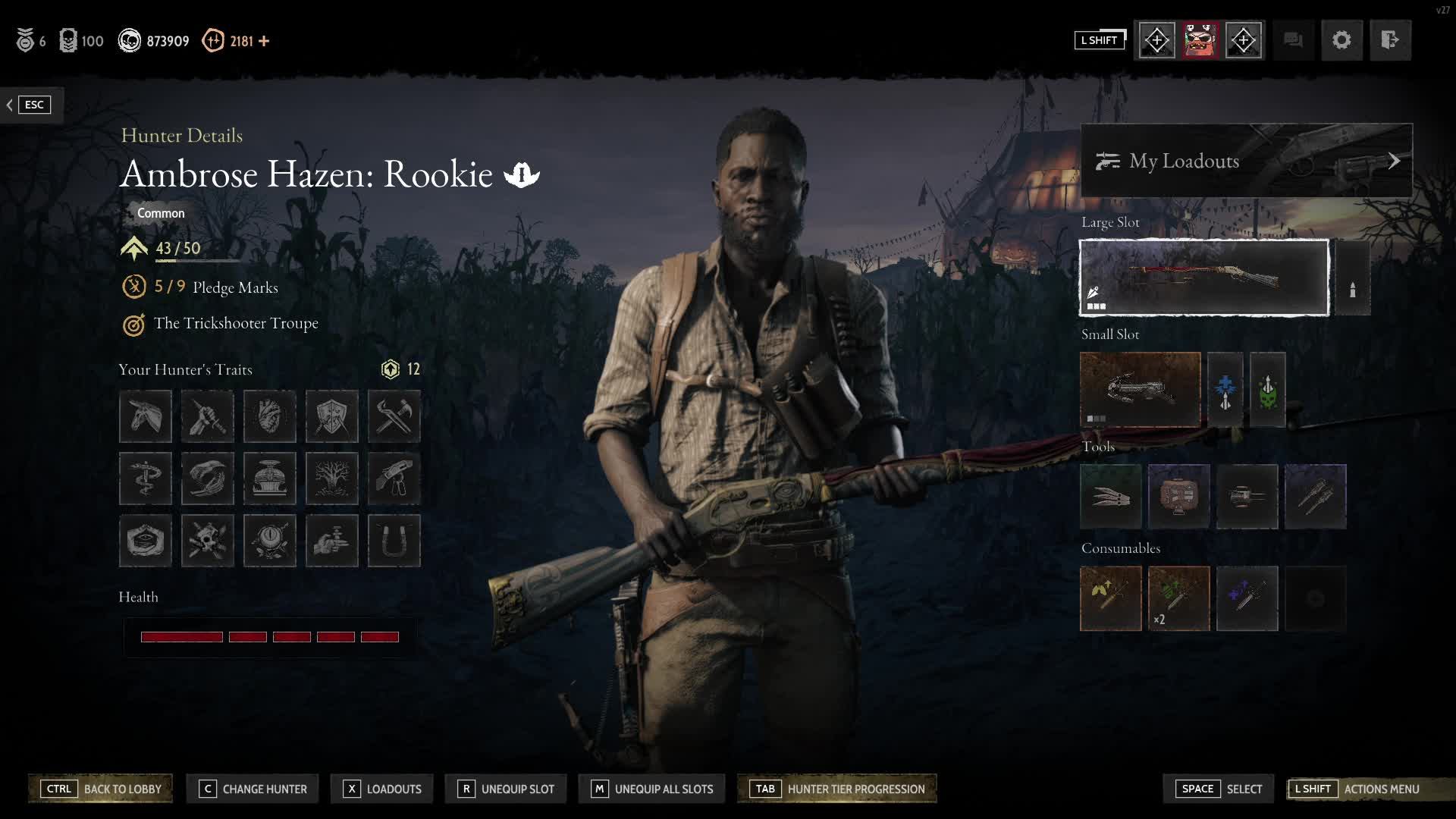Select the x2 green syringe consumable
Image resolution: width=1456 pixels, height=819 pixels.
coord(1178,598)
